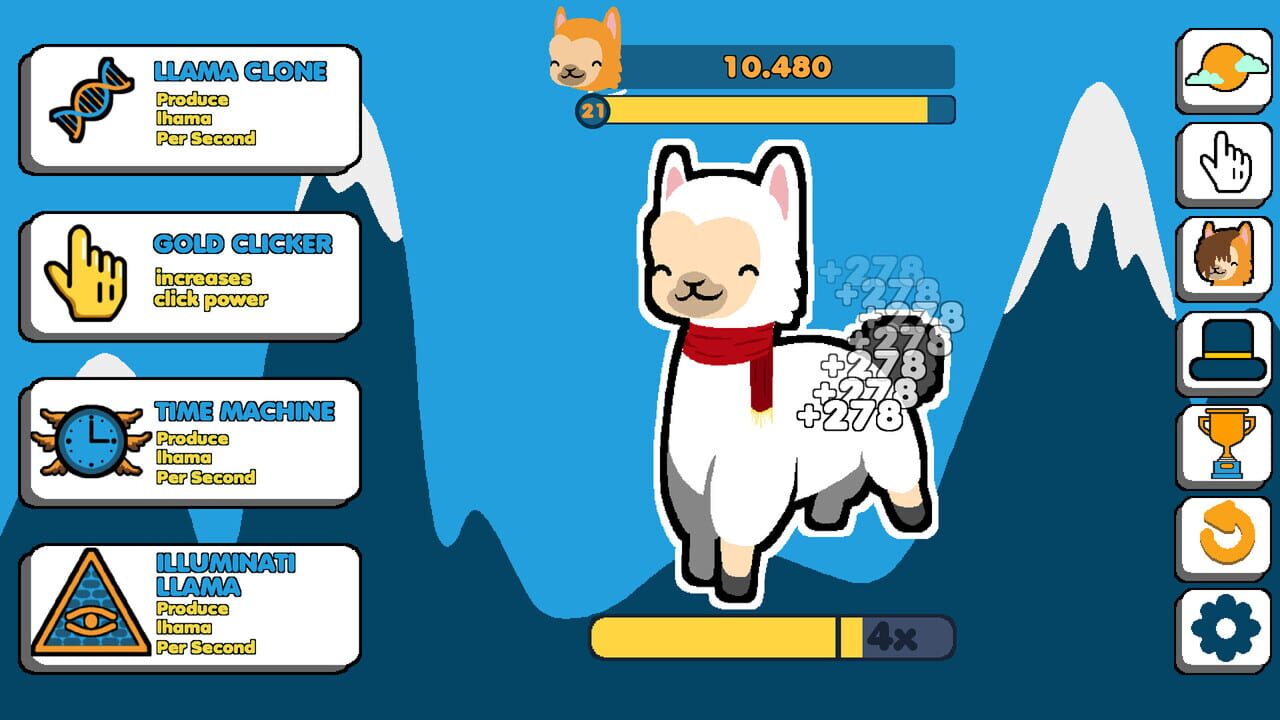Buy the Gold Clicker upgrade
Screen dimensions: 1280x720
click(x=190, y=272)
